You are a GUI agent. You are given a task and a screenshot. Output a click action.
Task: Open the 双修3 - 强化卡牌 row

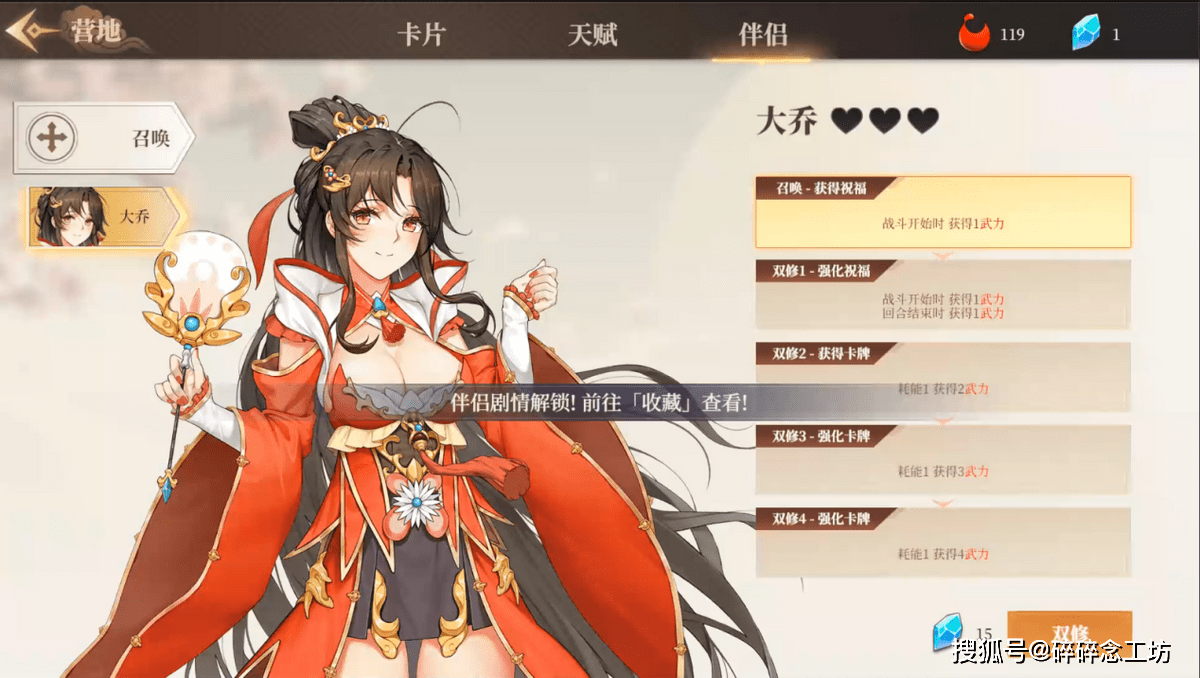[943, 459]
